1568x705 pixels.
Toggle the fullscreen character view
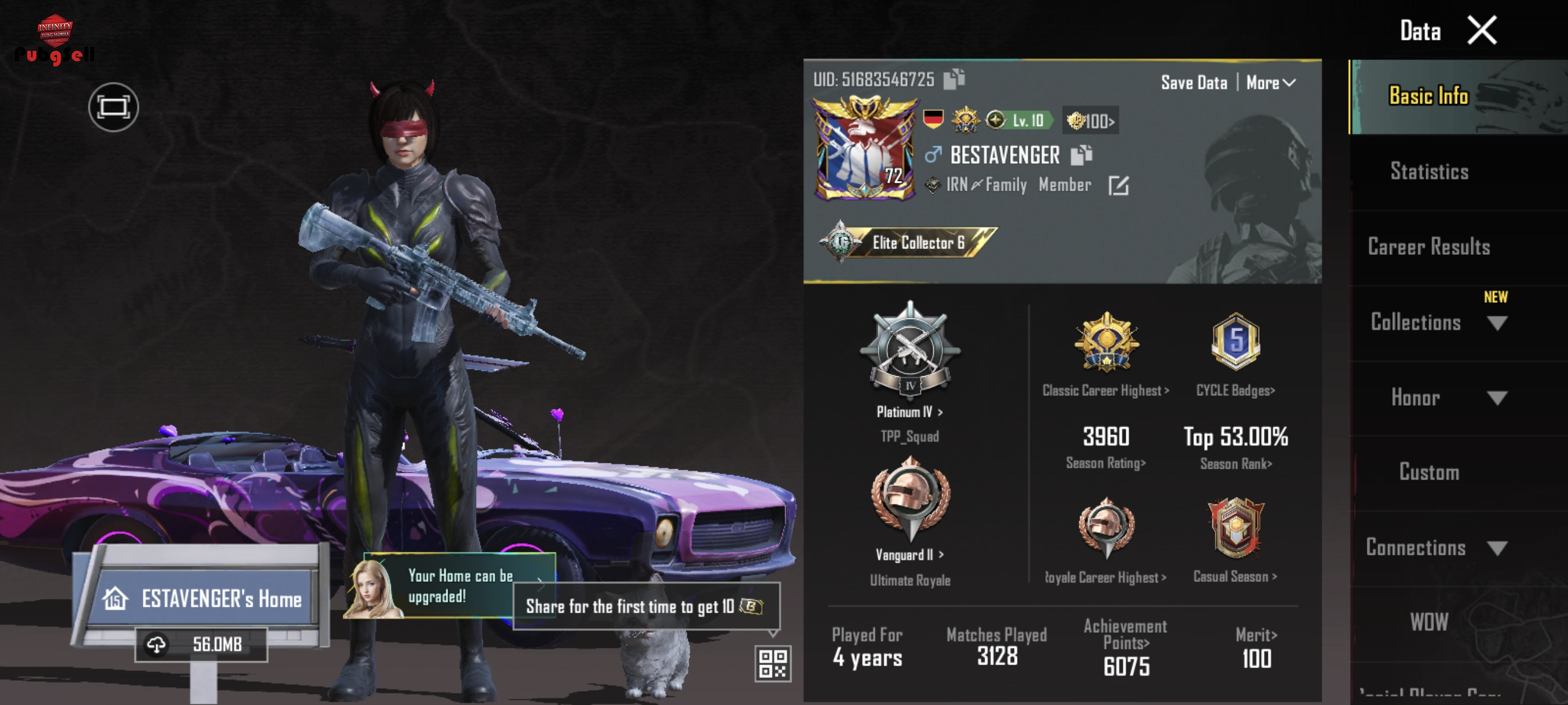click(x=113, y=107)
